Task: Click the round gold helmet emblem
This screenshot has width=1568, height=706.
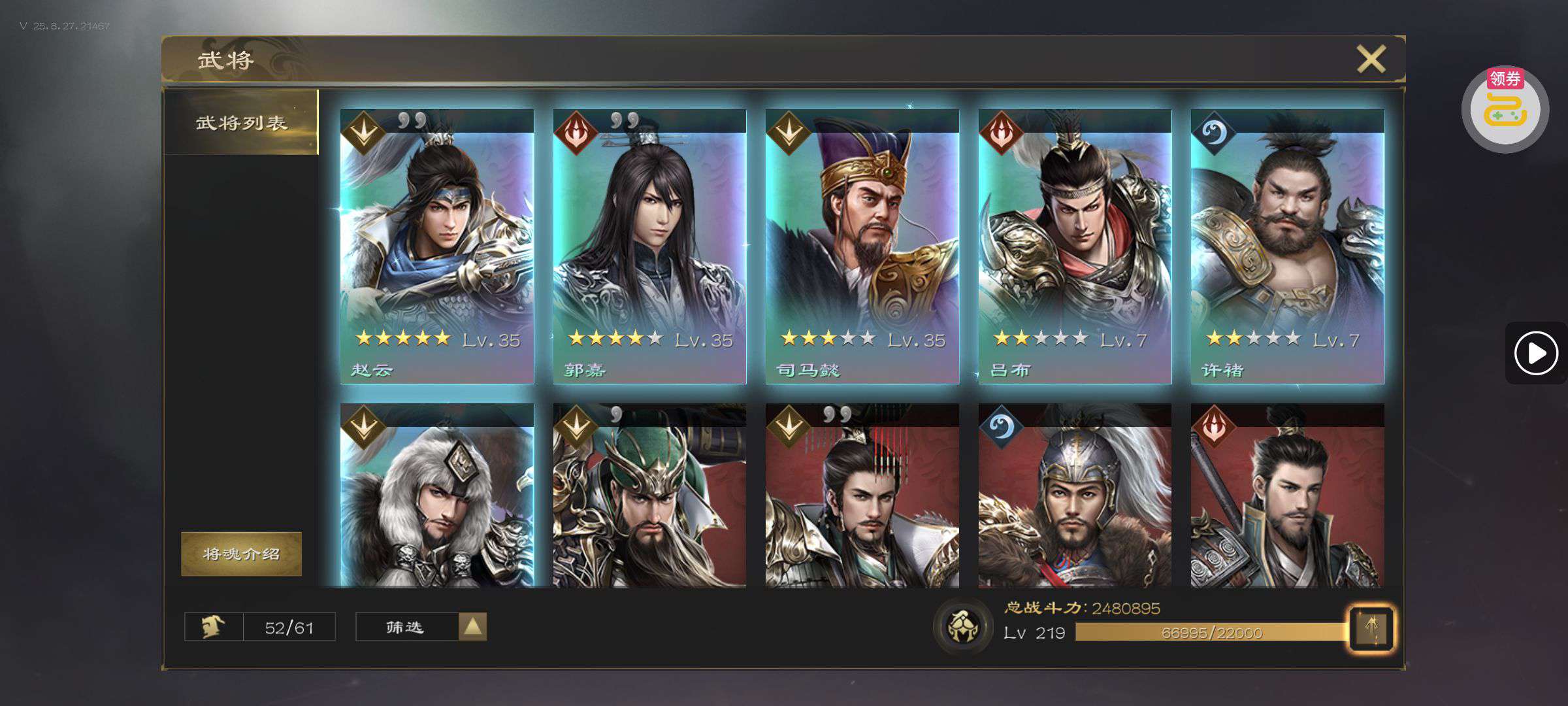Action: coord(962,626)
